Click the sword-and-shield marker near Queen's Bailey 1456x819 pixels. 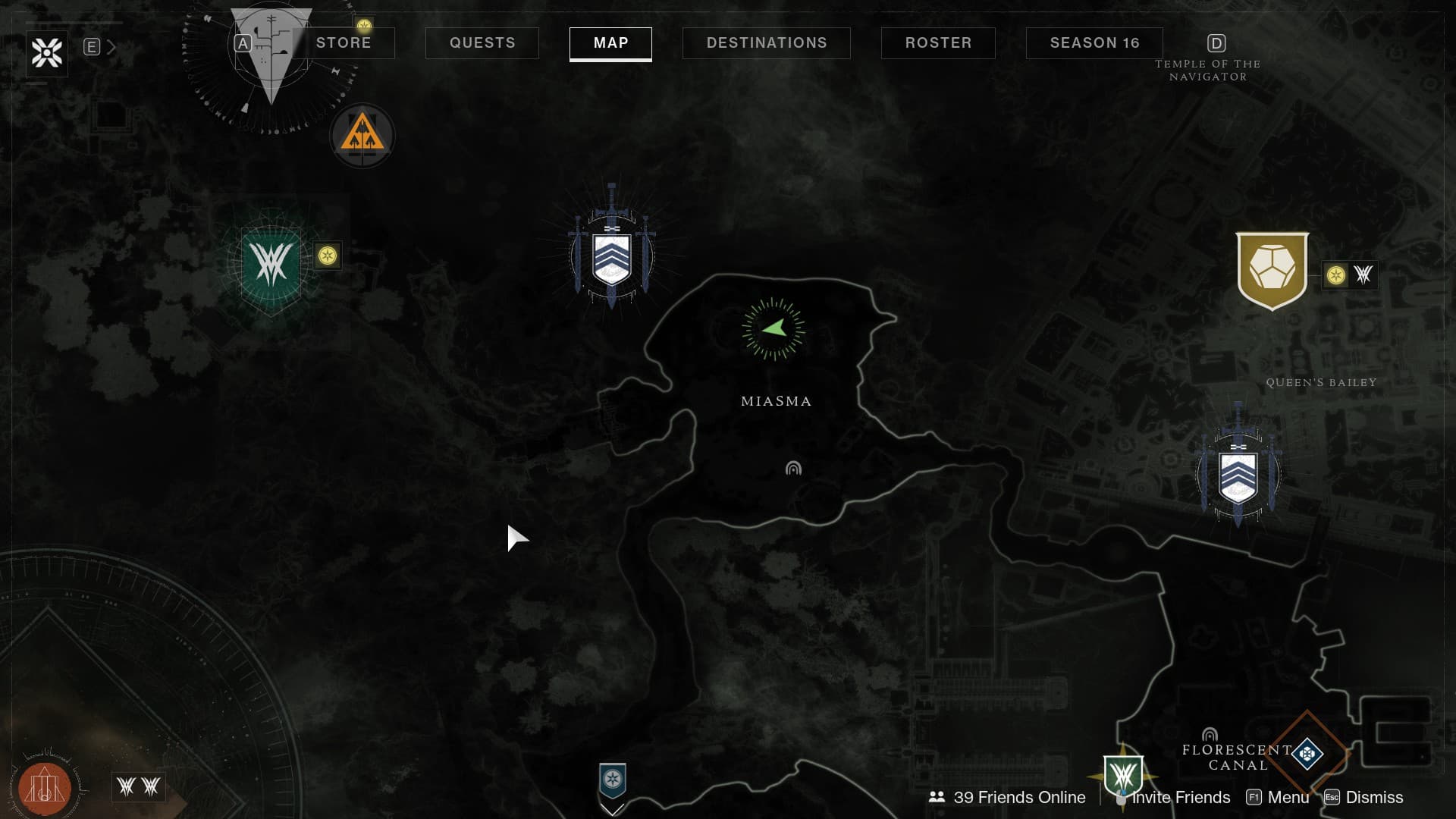click(x=1238, y=475)
